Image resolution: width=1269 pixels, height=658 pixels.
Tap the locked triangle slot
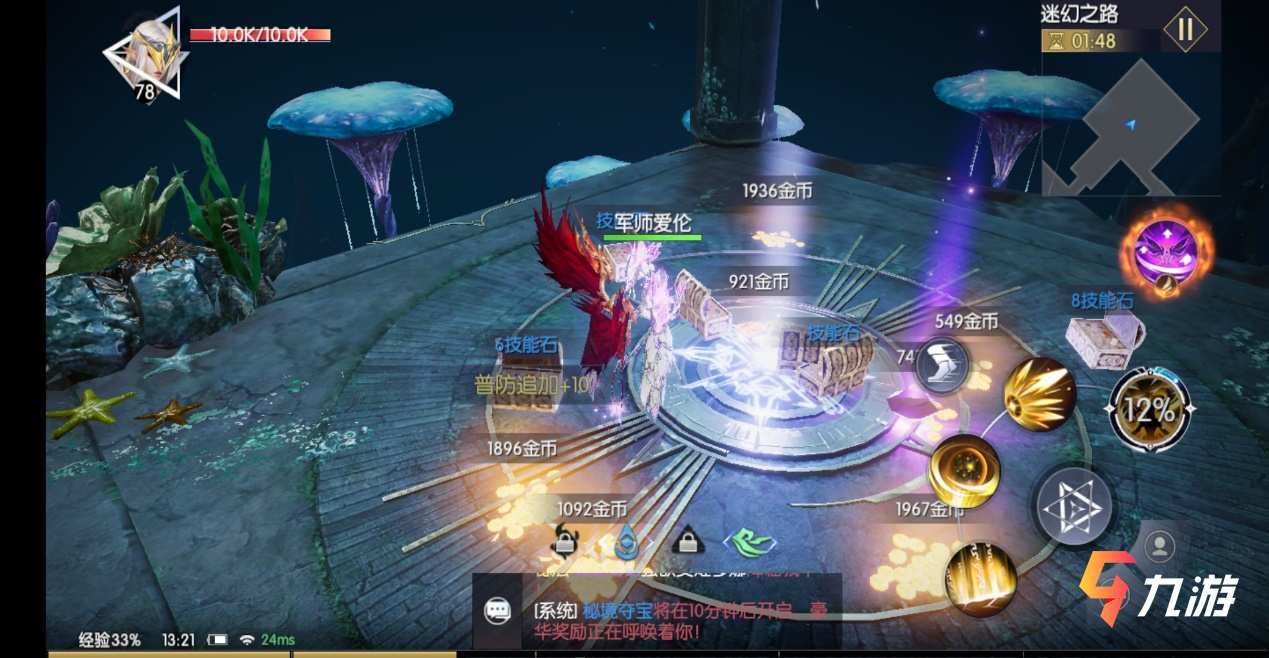687,541
